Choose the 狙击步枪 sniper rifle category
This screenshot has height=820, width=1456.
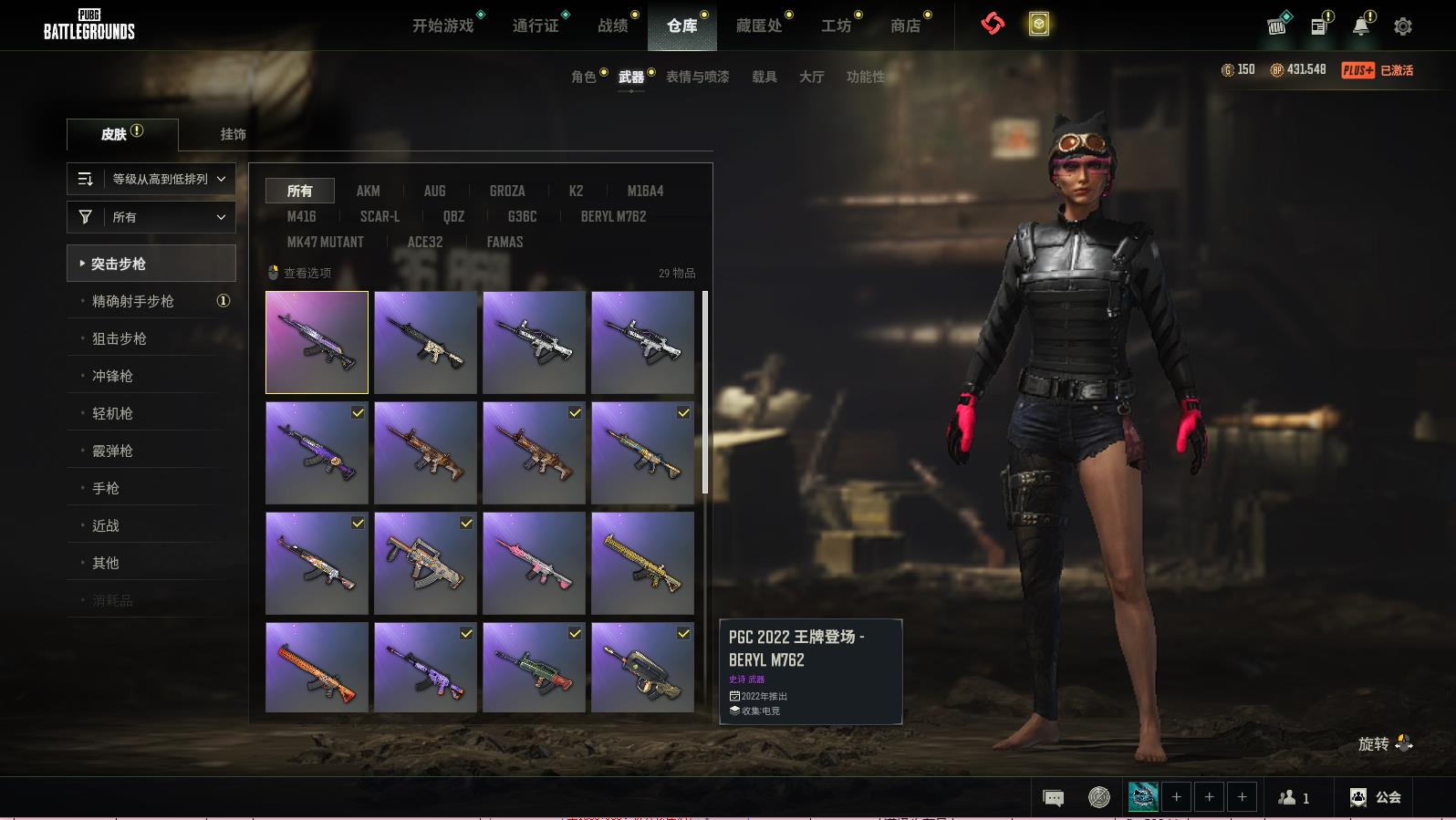[x=120, y=338]
